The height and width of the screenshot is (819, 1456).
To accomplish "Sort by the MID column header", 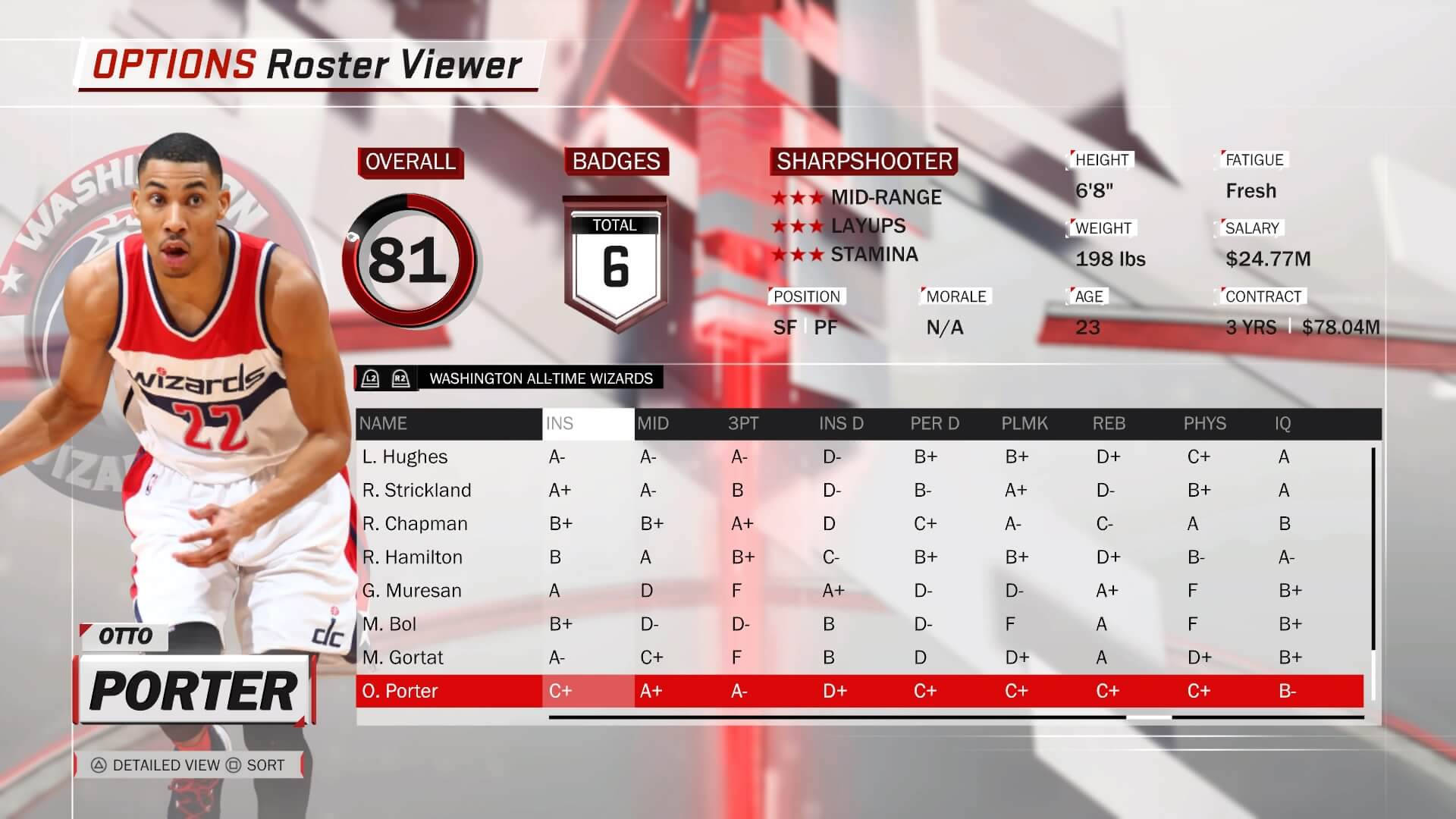I will 653,423.
